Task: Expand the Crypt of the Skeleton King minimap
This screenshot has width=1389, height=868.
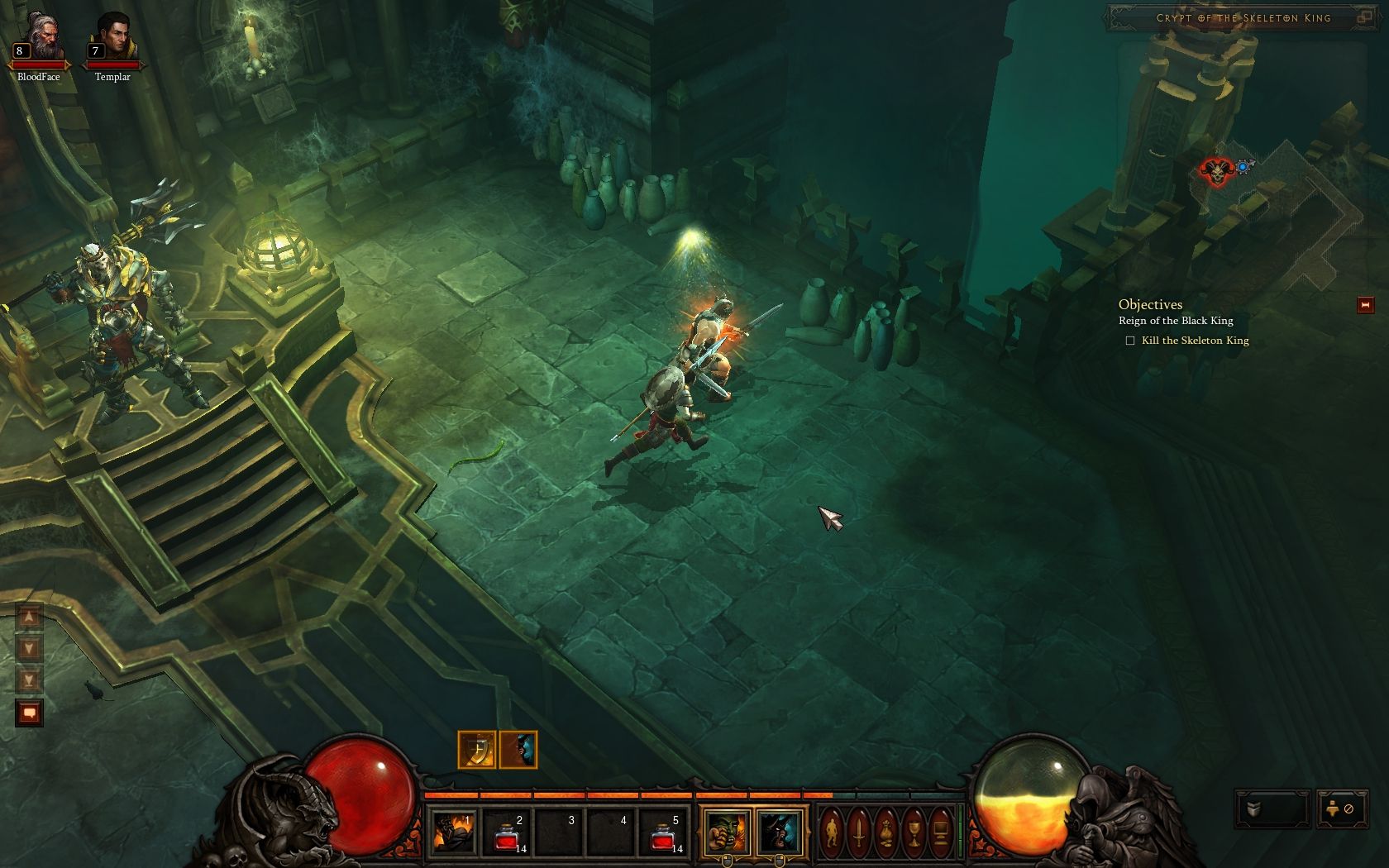Action: pos(1365,17)
